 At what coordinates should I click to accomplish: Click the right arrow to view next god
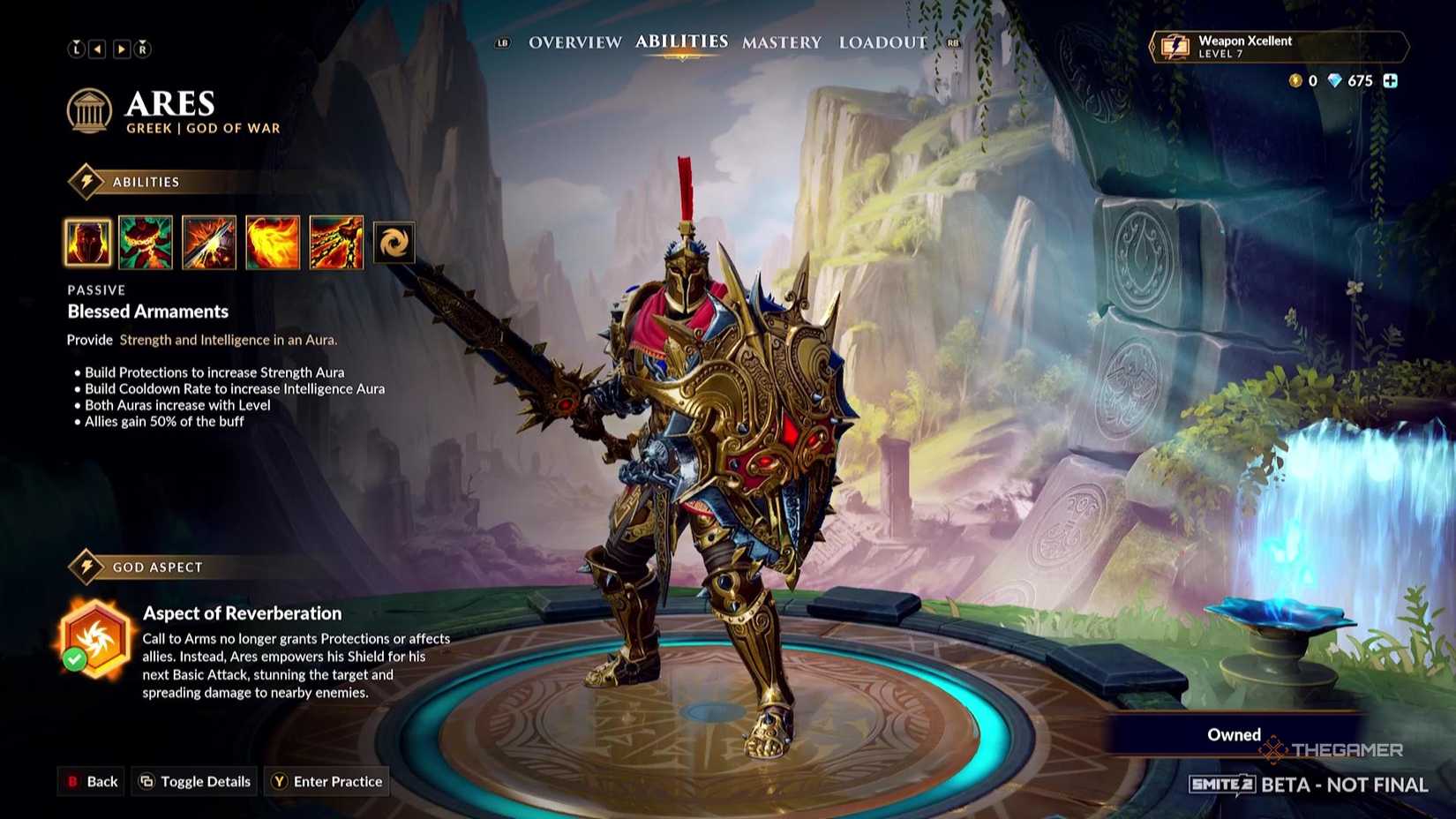[121, 49]
